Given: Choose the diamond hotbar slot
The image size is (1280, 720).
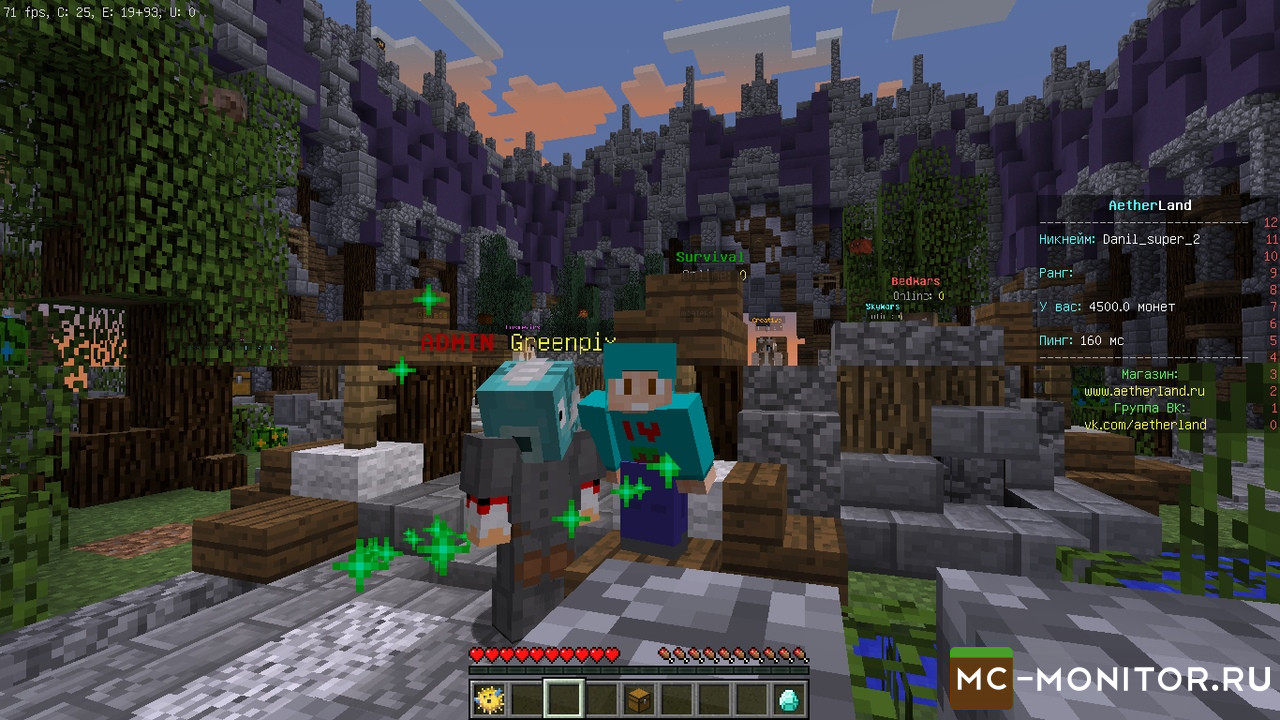Looking at the screenshot, I should click(x=789, y=698).
